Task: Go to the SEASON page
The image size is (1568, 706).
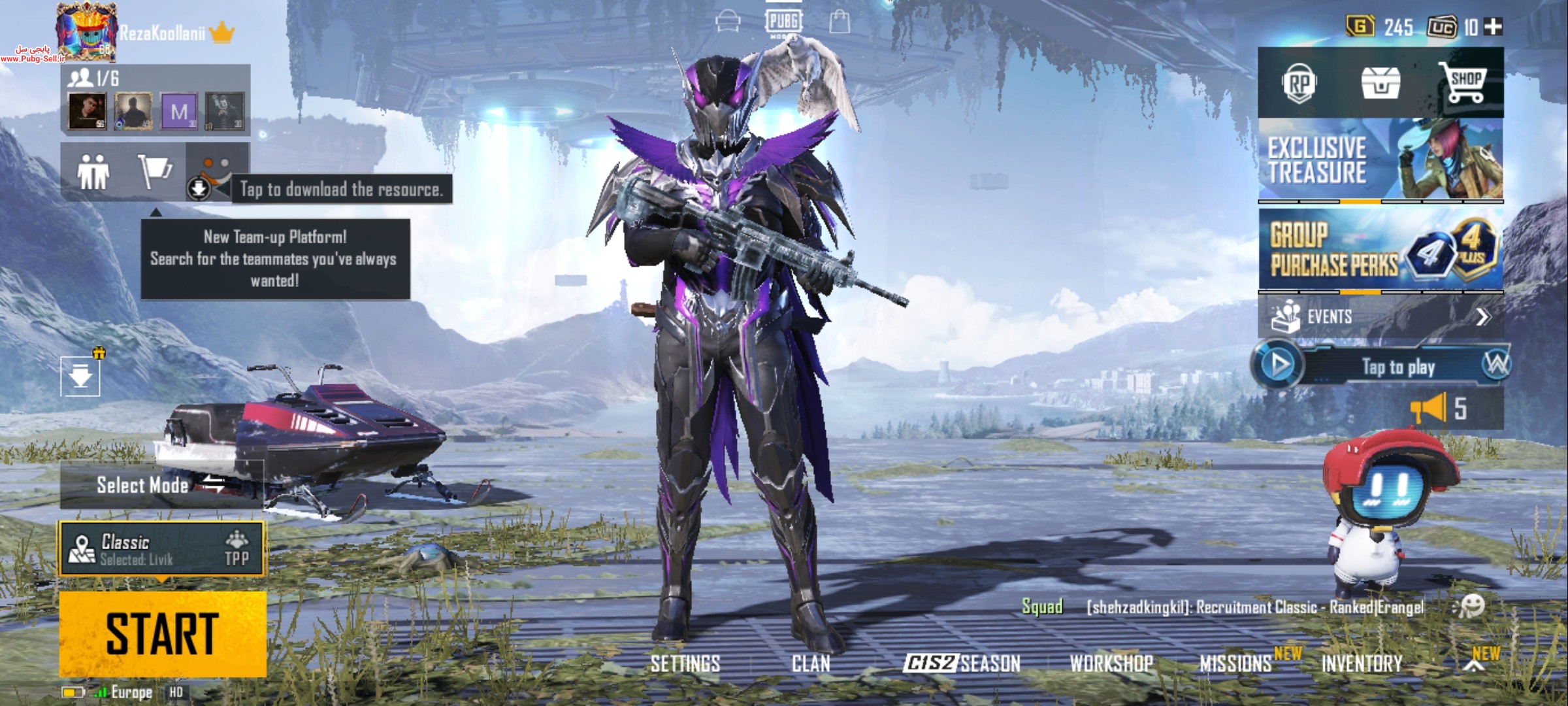Action: tap(962, 664)
